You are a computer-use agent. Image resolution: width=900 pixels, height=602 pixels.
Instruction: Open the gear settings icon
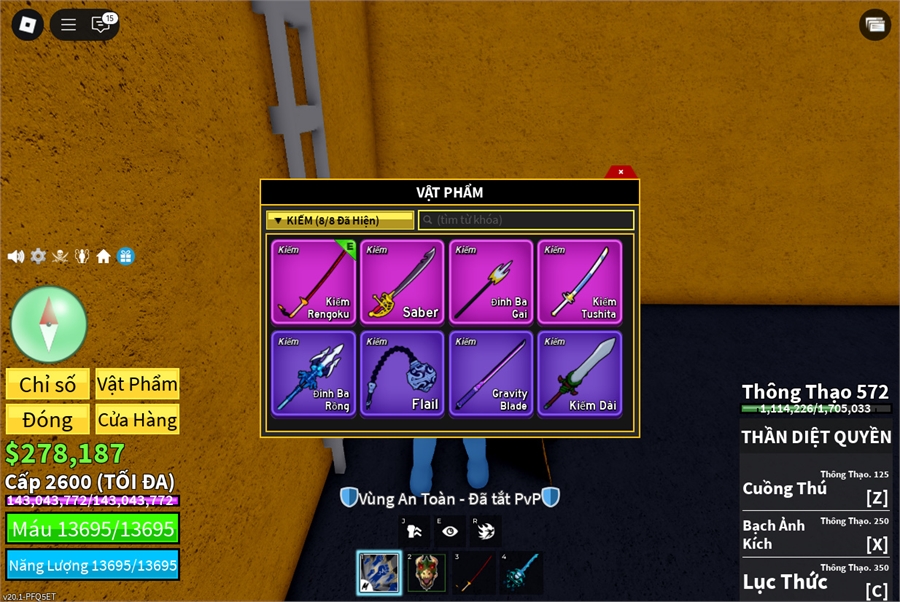[38, 256]
